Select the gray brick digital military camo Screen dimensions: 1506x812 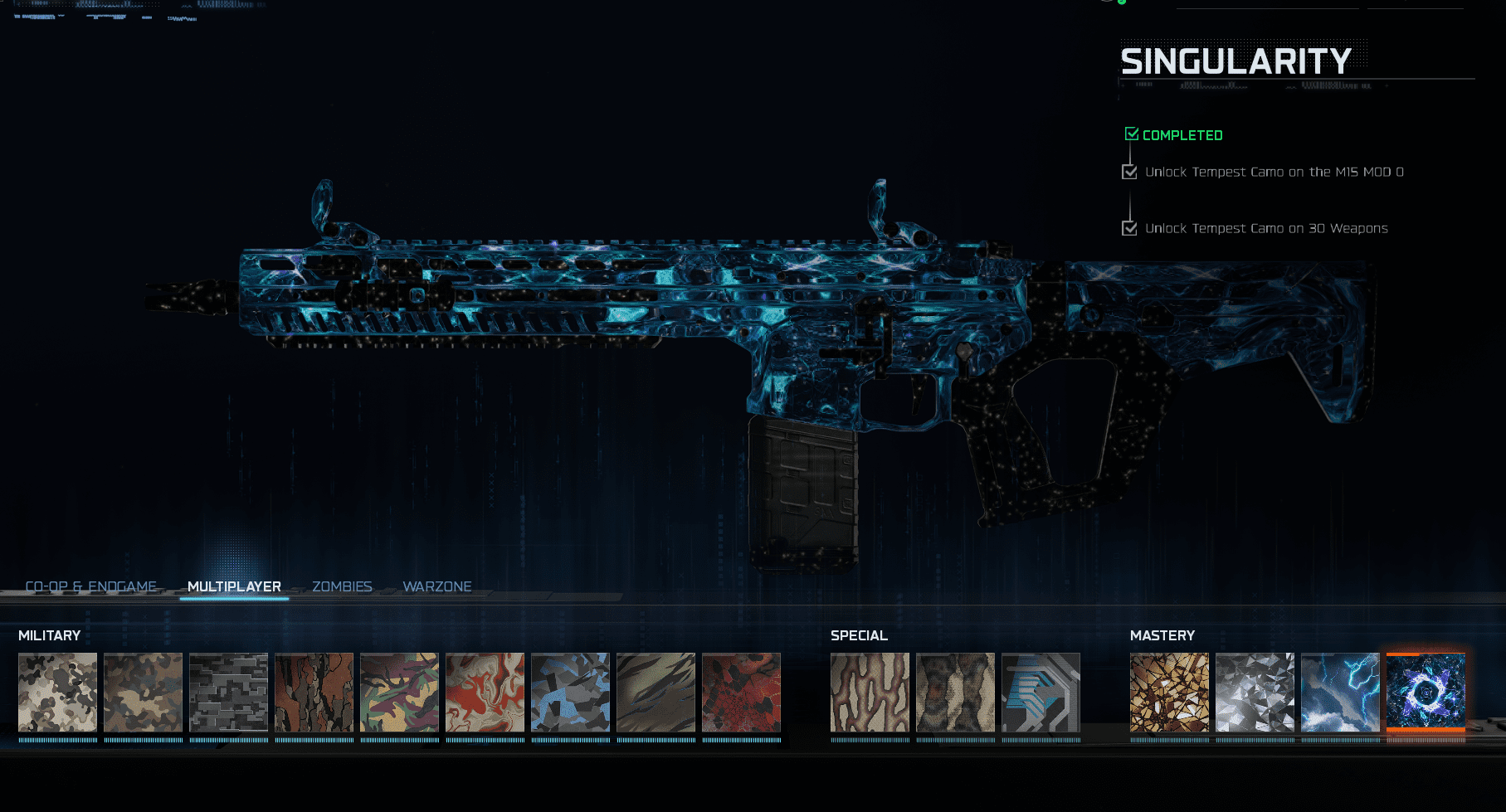[228, 693]
